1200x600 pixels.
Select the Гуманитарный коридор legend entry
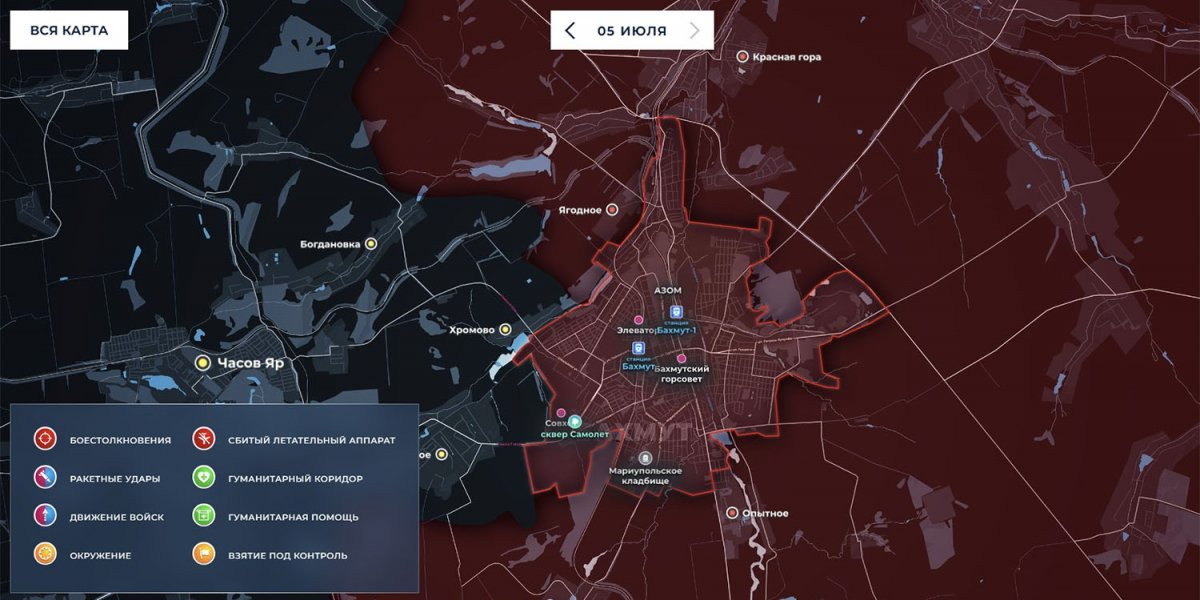coord(204,478)
